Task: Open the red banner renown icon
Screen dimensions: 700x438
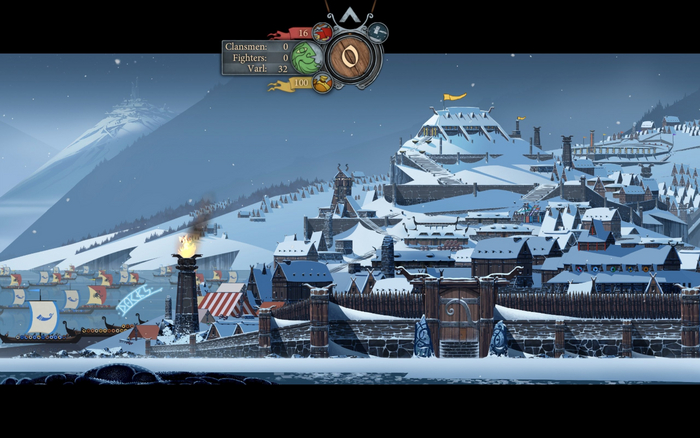Action: click(x=321, y=33)
